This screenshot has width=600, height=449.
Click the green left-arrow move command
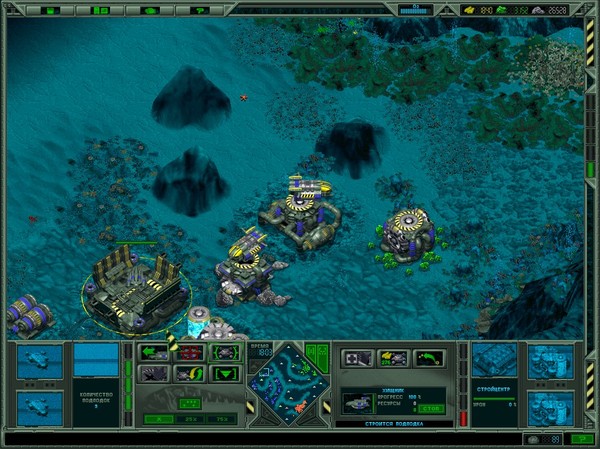(155, 352)
